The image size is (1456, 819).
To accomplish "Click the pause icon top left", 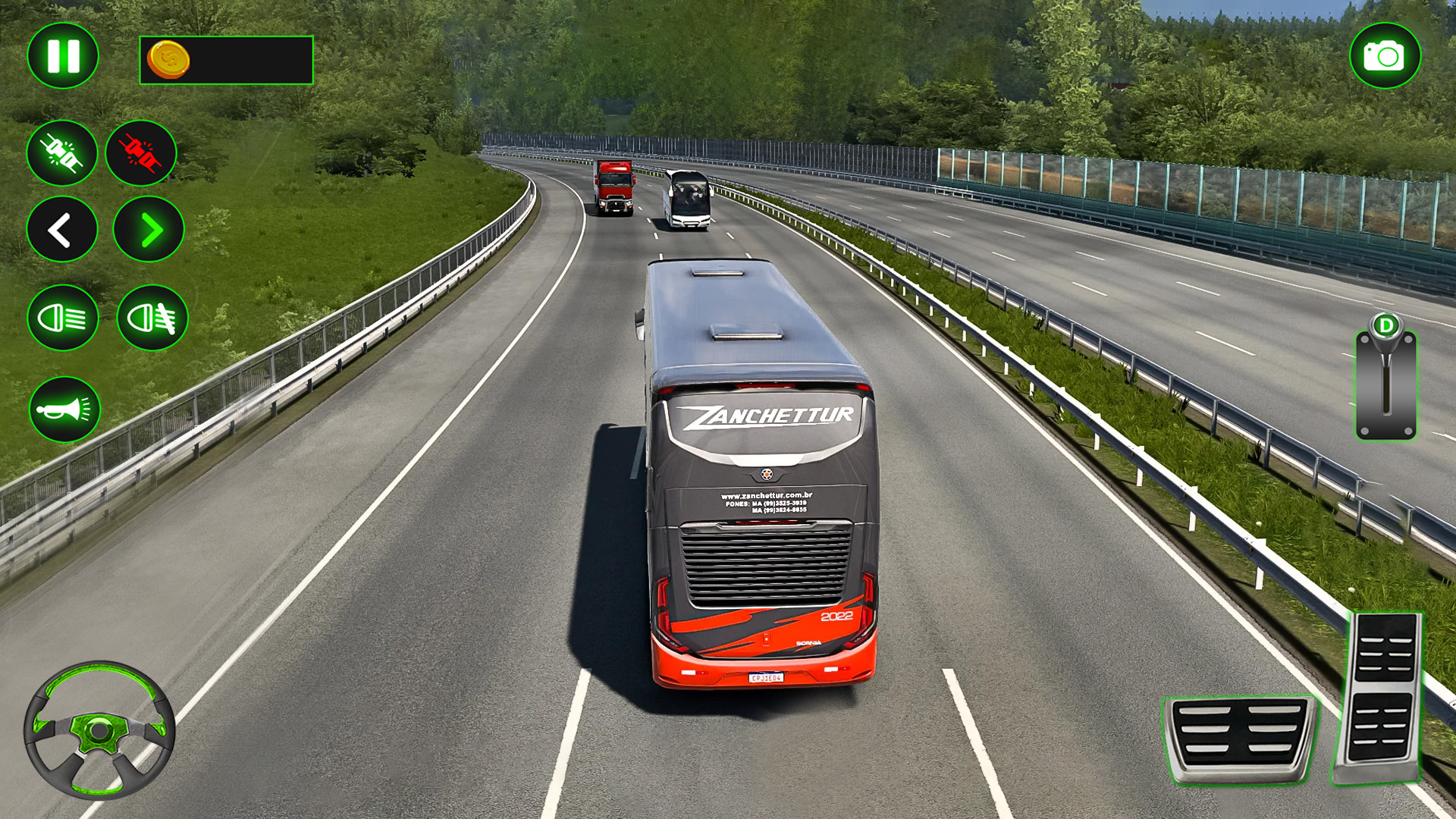I will (x=63, y=53).
